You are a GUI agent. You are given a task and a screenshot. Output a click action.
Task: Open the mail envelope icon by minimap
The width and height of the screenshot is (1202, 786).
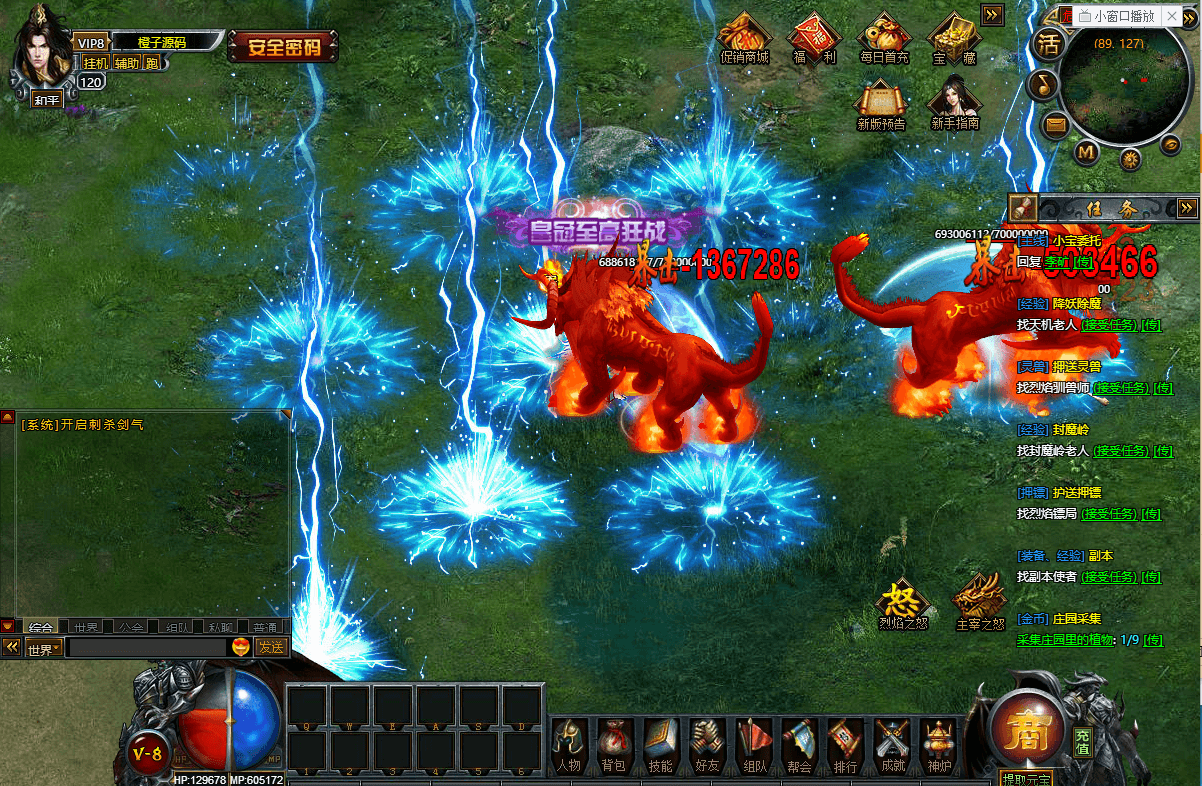pyautogui.click(x=1053, y=125)
